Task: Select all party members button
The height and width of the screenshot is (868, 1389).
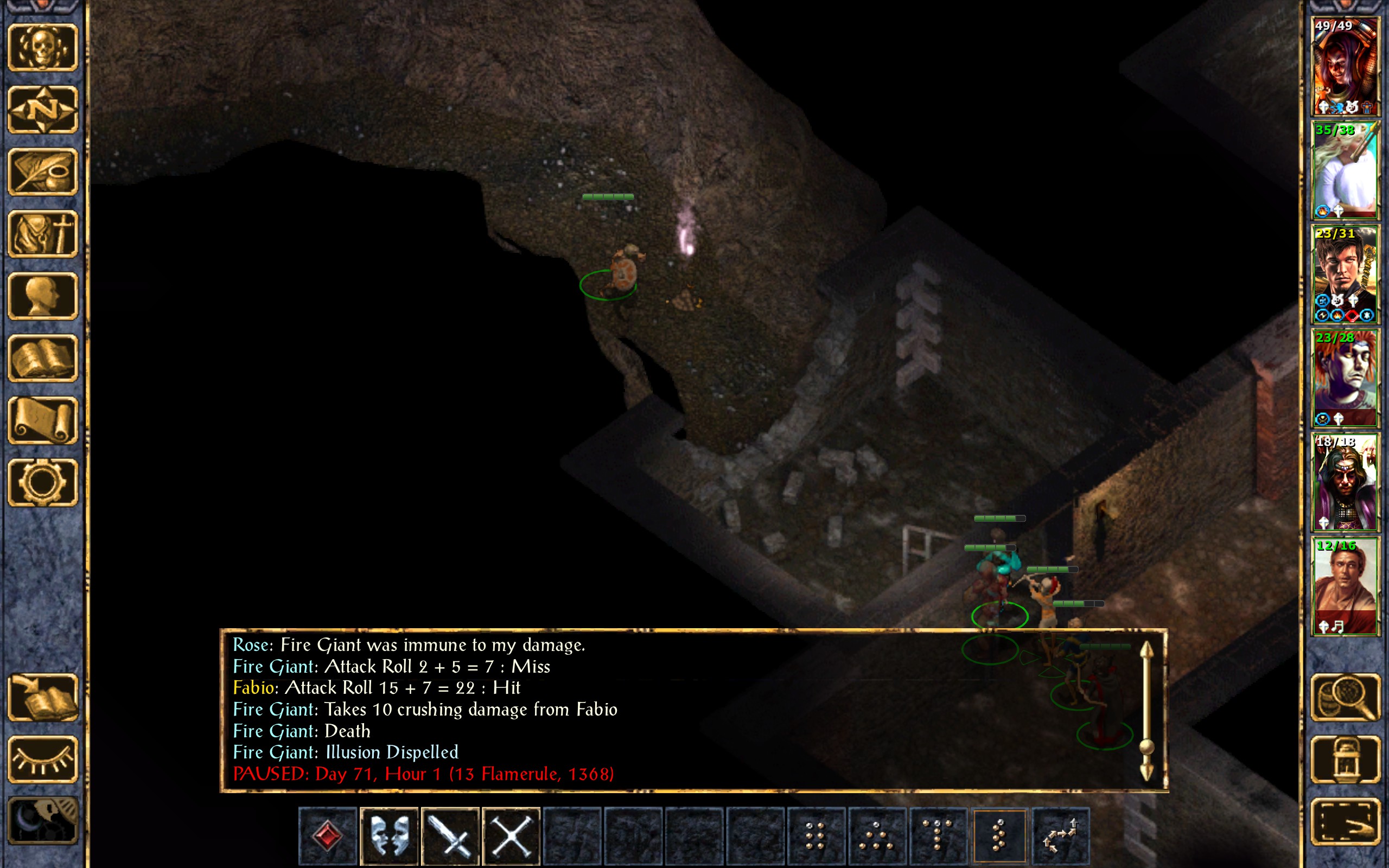Action: click(x=1345, y=821)
